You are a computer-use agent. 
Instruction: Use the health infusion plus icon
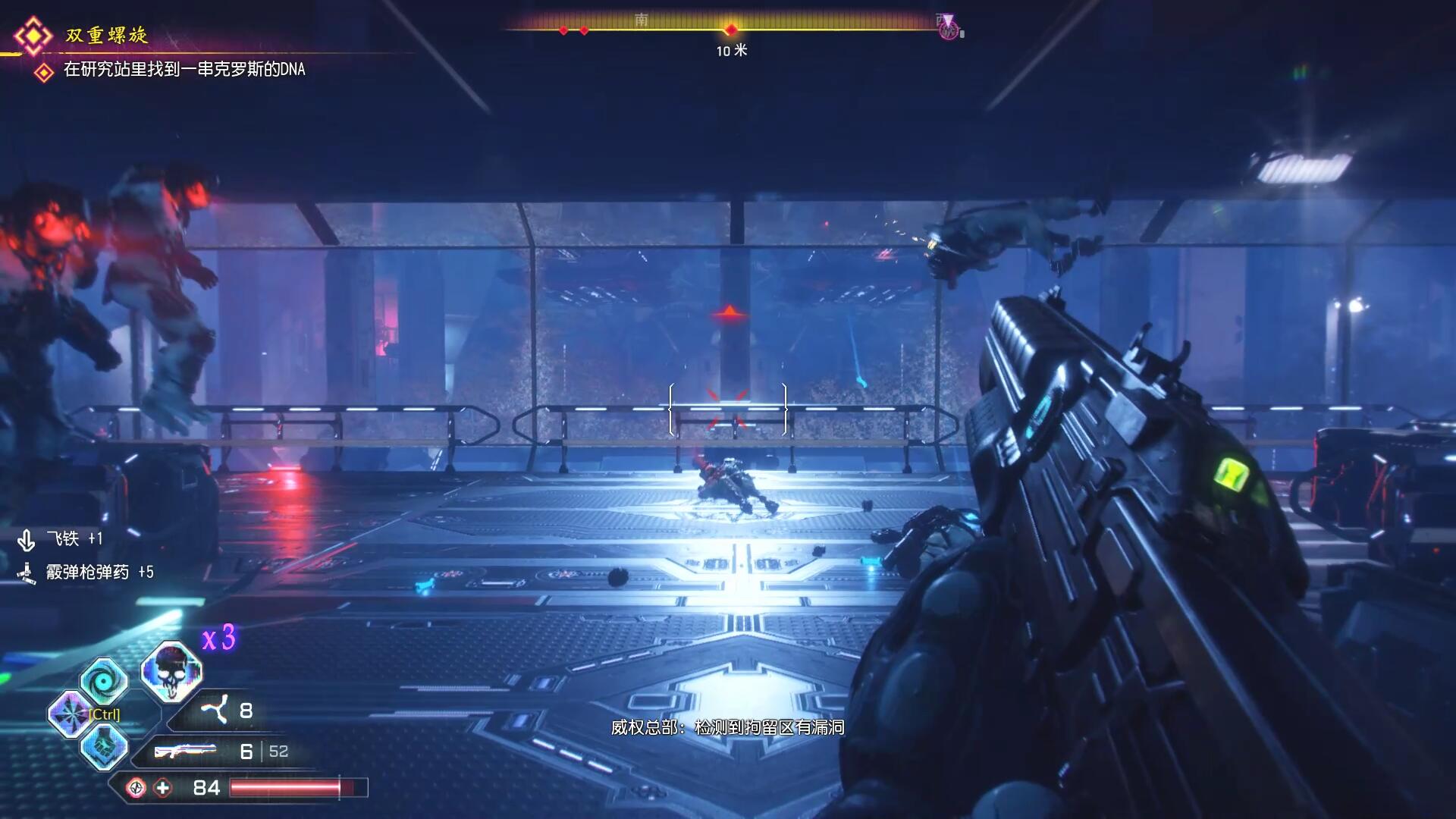coord(163,788)
